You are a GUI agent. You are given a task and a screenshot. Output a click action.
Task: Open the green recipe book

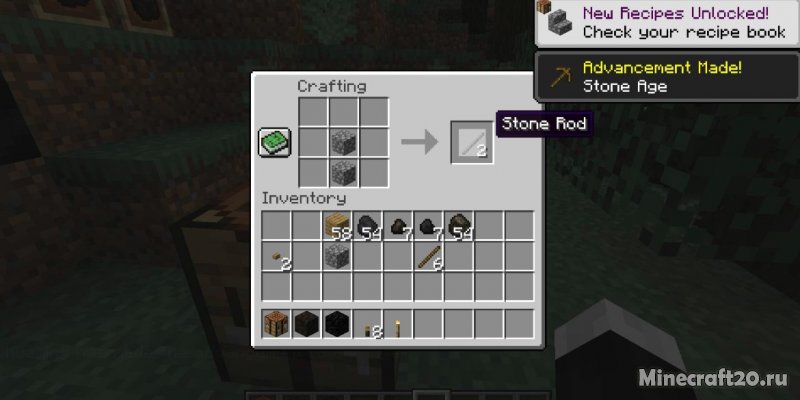(274, 143)
